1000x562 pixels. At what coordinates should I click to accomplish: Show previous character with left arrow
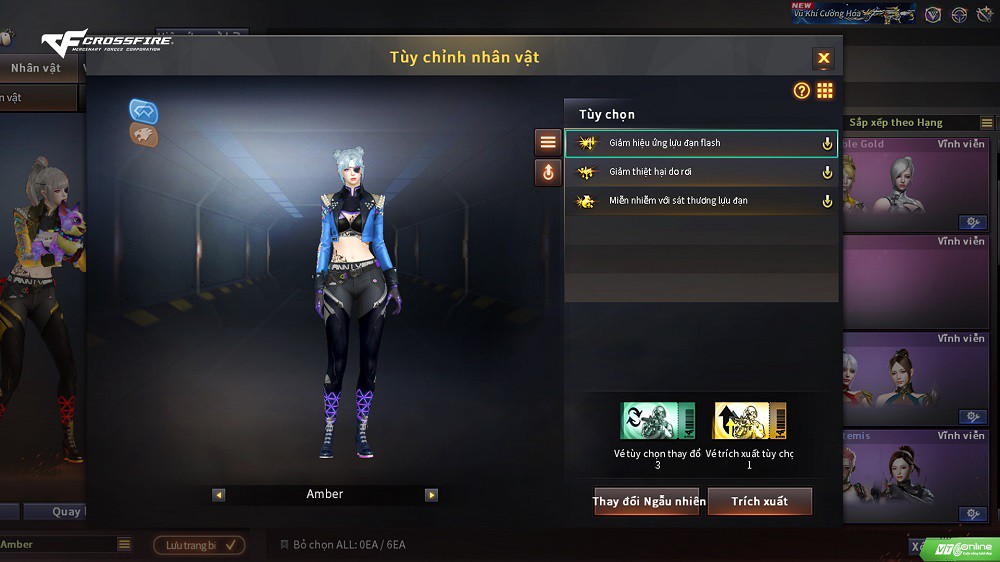tap(219, 495)
